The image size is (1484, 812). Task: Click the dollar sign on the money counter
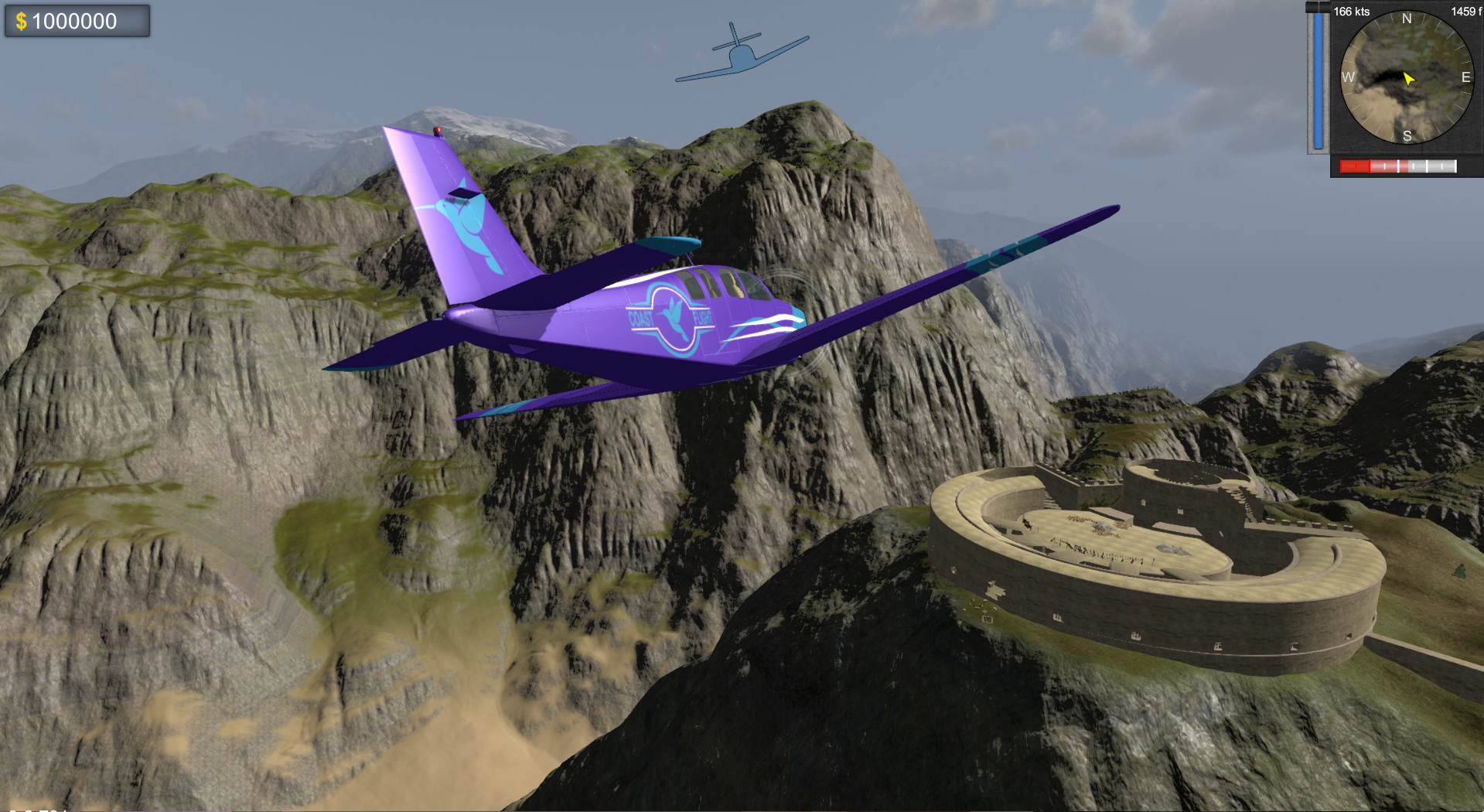[x=23, y=21]
